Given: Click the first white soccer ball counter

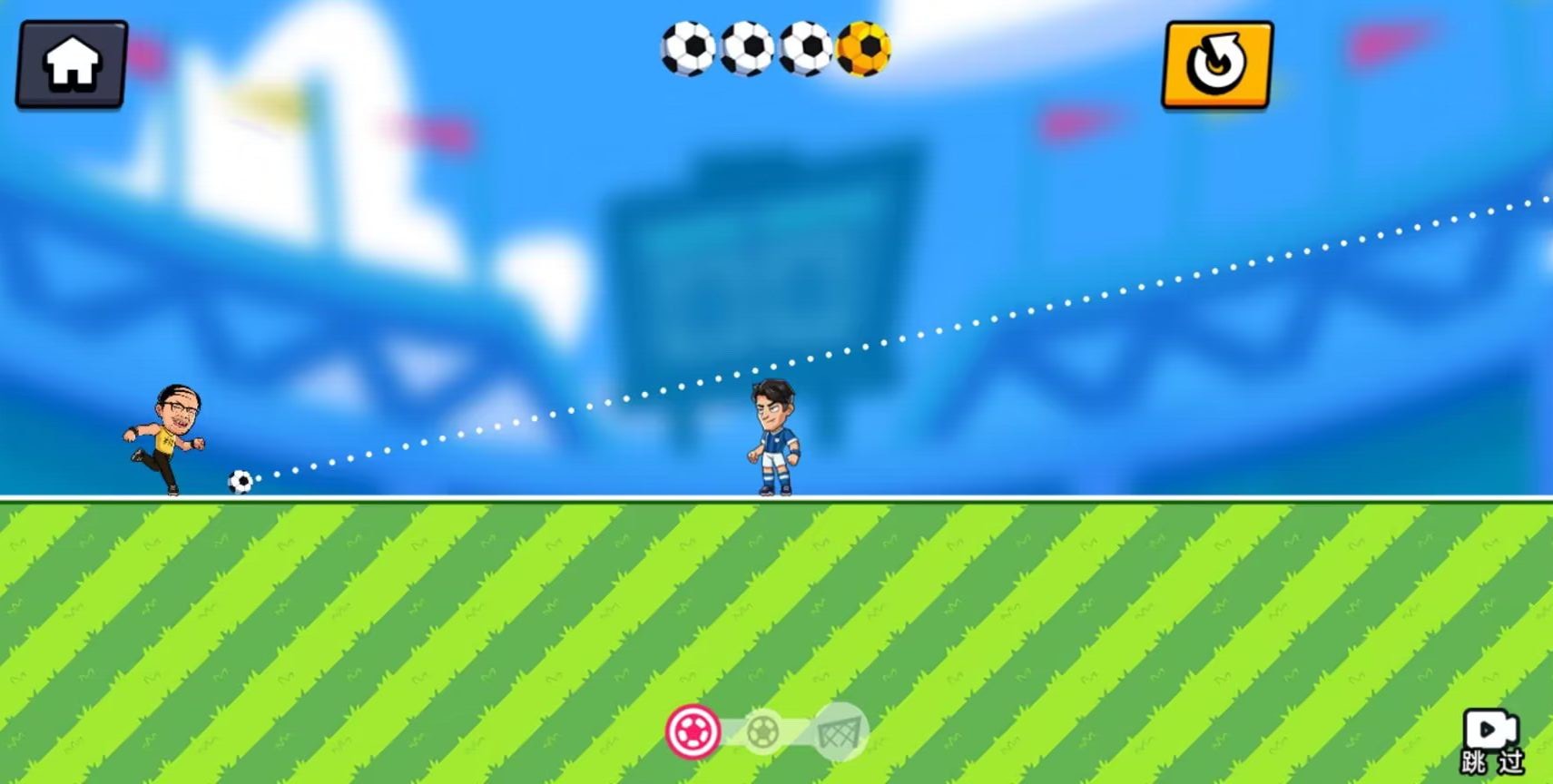Looking at the screenshot, I should [691, 50].
